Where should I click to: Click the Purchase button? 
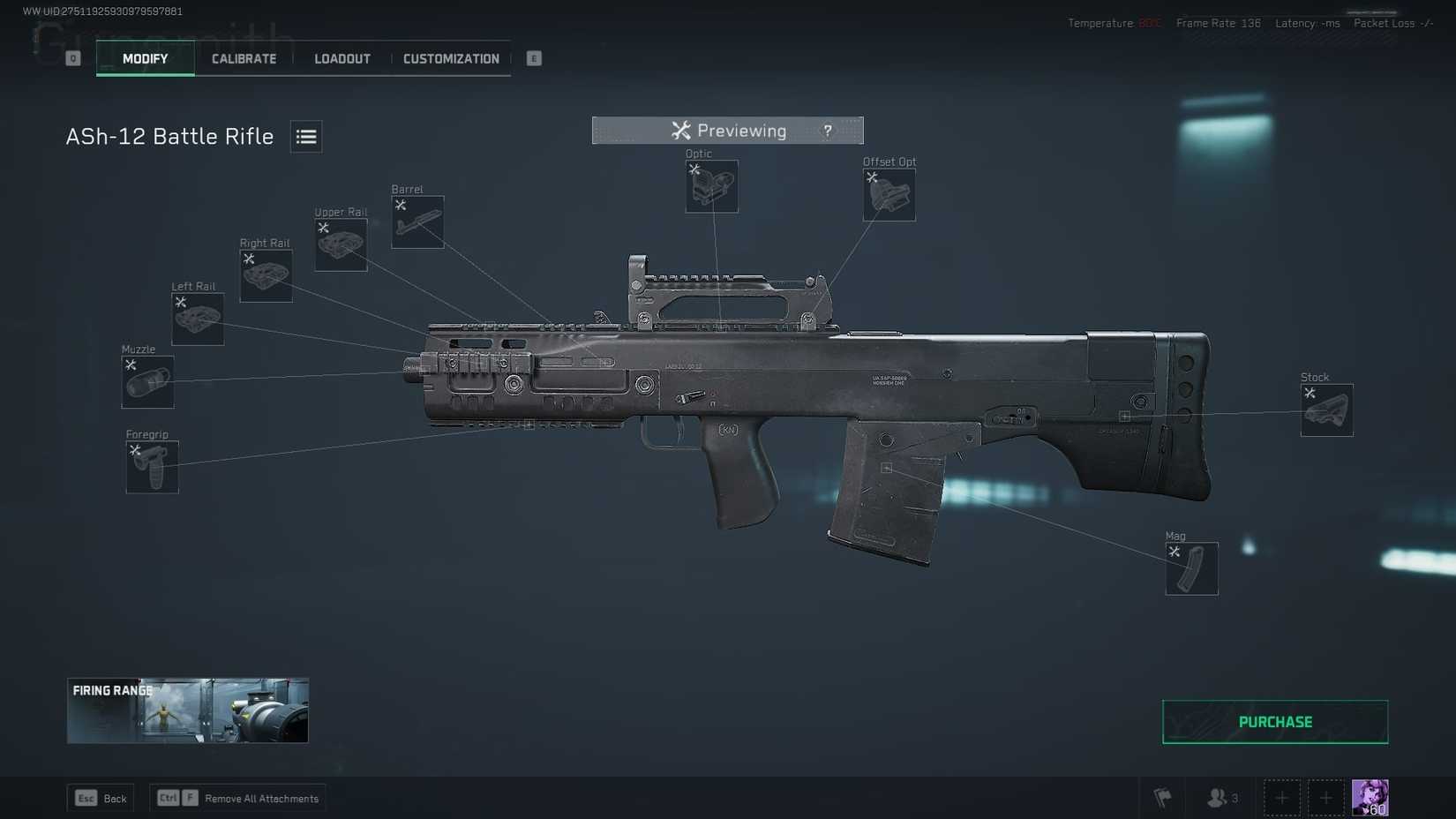pos(1274,722)
